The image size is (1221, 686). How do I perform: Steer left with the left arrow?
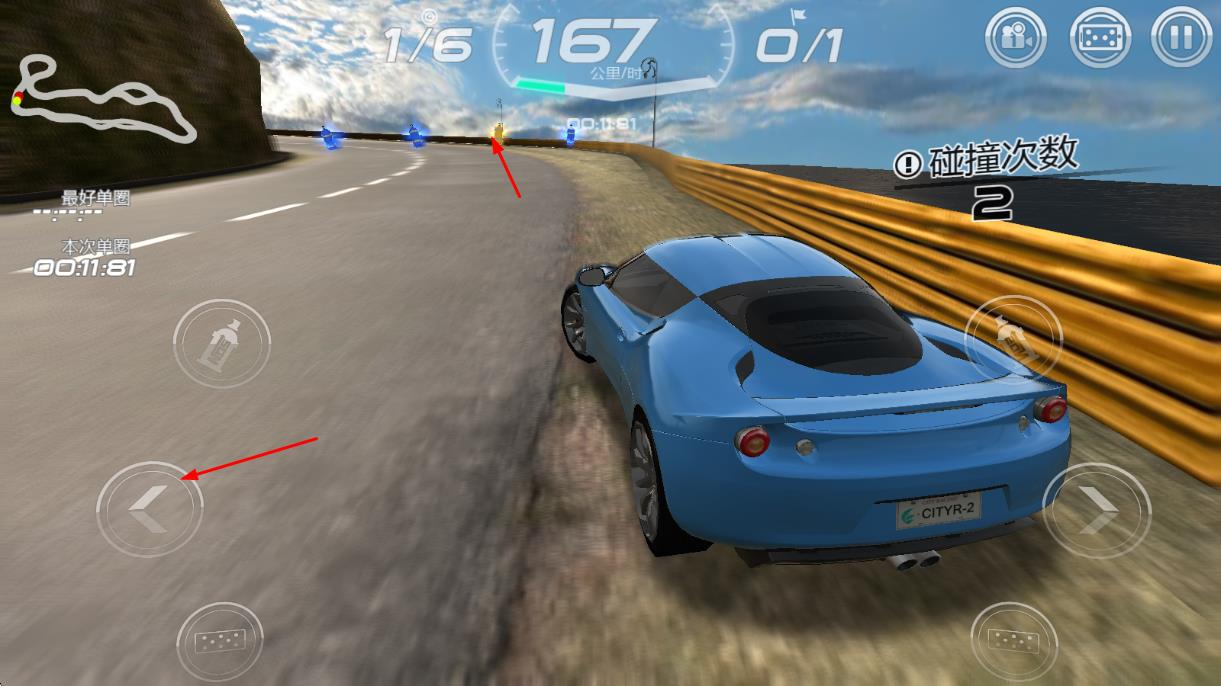point(149,510)
